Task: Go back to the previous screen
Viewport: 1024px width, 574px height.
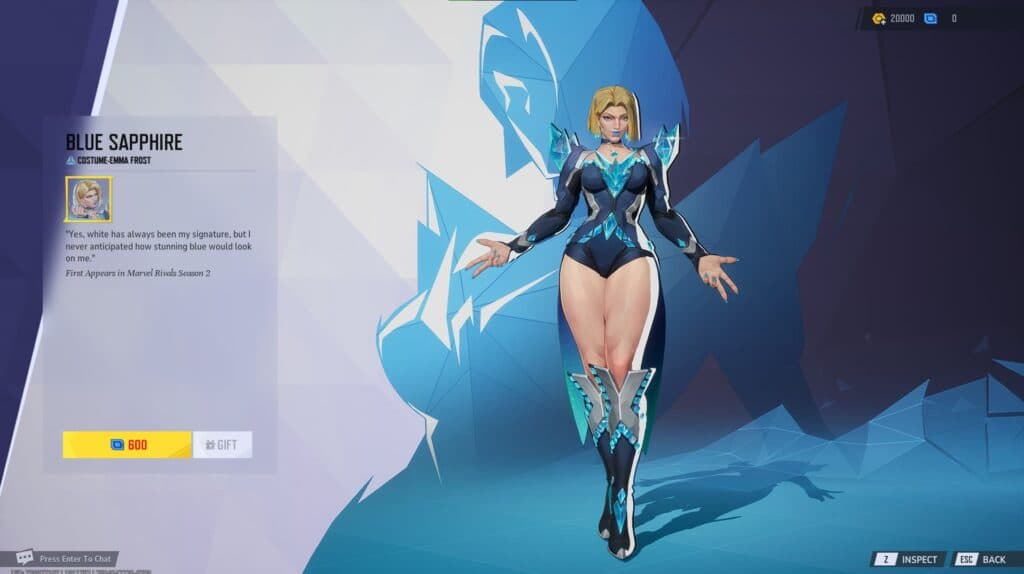Action: [x=981, y=559]
